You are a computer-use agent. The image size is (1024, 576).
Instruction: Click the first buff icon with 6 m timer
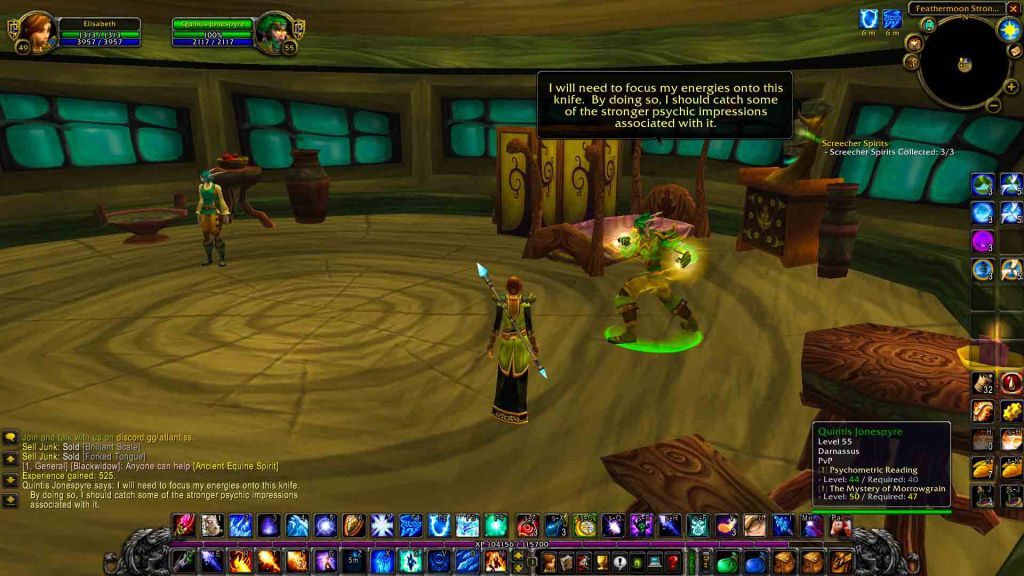(869, 19)
